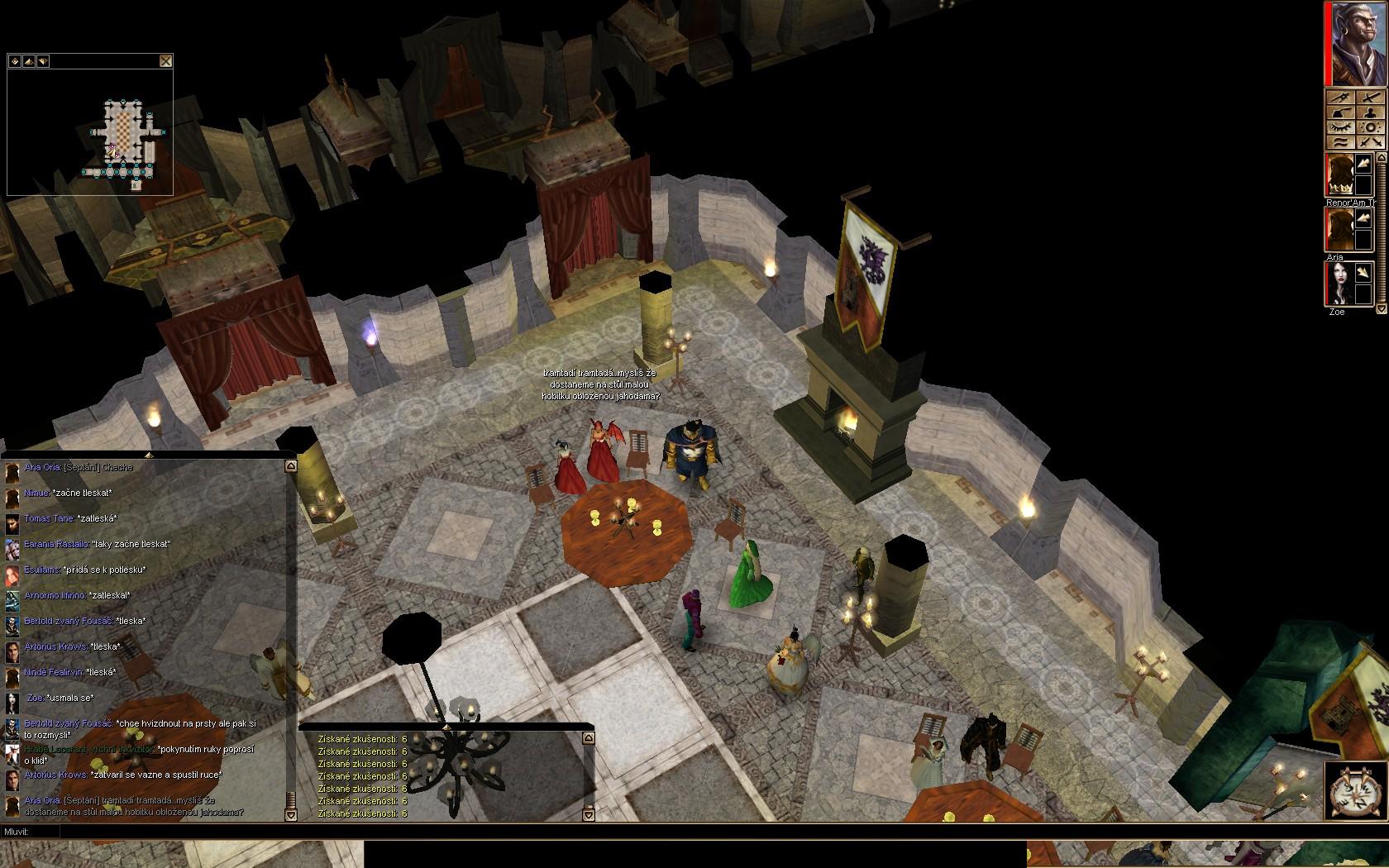The height and width of the screenshot is (868, 1389).
Task: Click the sun-shaped options icon
Action: pos(1369,127)
